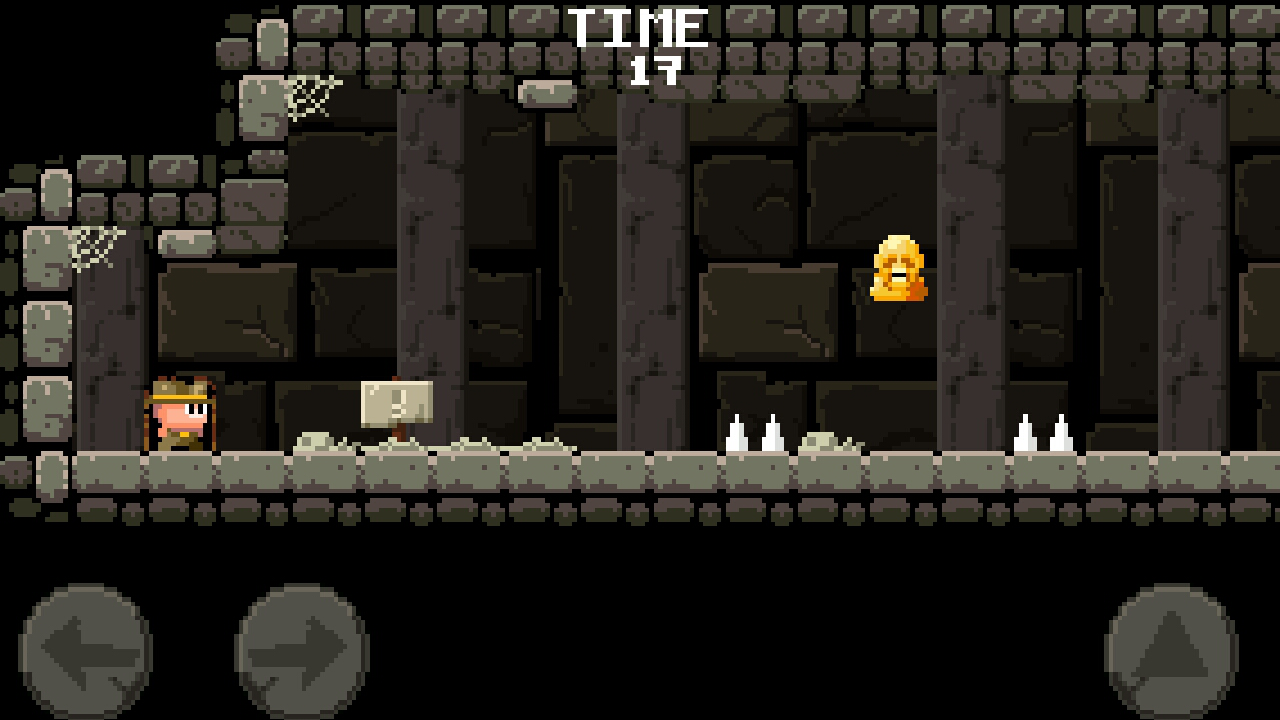The width and height of the screenshot is (1280, 720).
Task: Collect the golden idol statue
Action: pyautogui.click(x=897, y=270)
